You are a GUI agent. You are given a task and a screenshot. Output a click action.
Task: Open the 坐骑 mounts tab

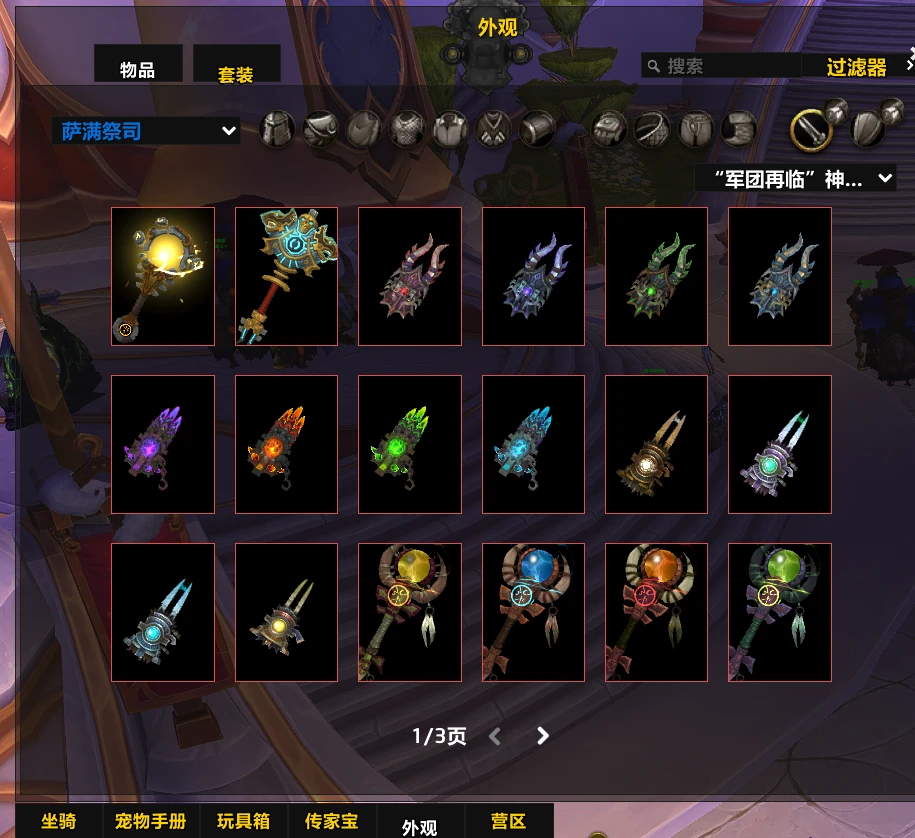tap(58, 821)
